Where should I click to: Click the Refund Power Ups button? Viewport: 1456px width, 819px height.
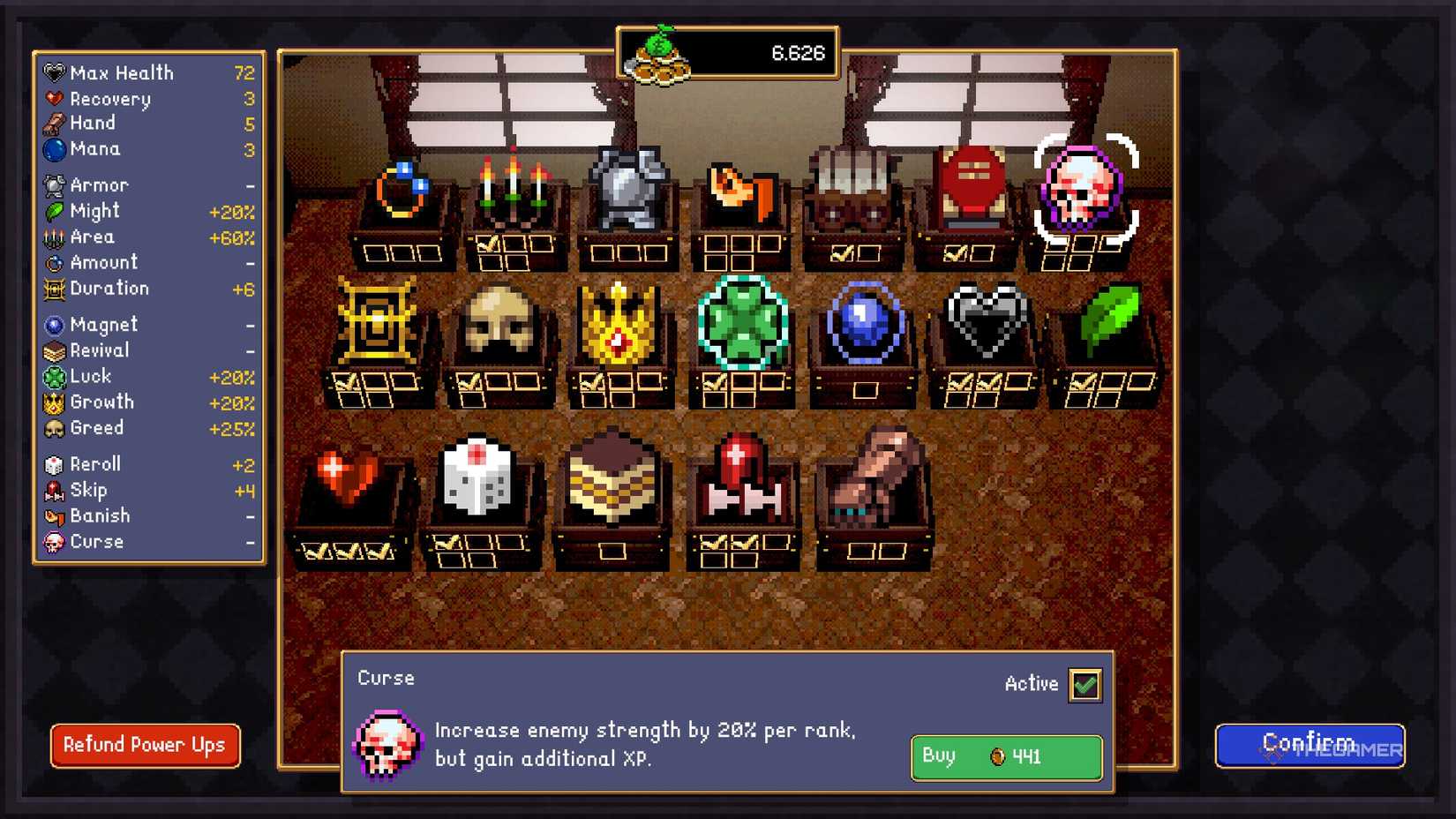[x=144, y=746]
